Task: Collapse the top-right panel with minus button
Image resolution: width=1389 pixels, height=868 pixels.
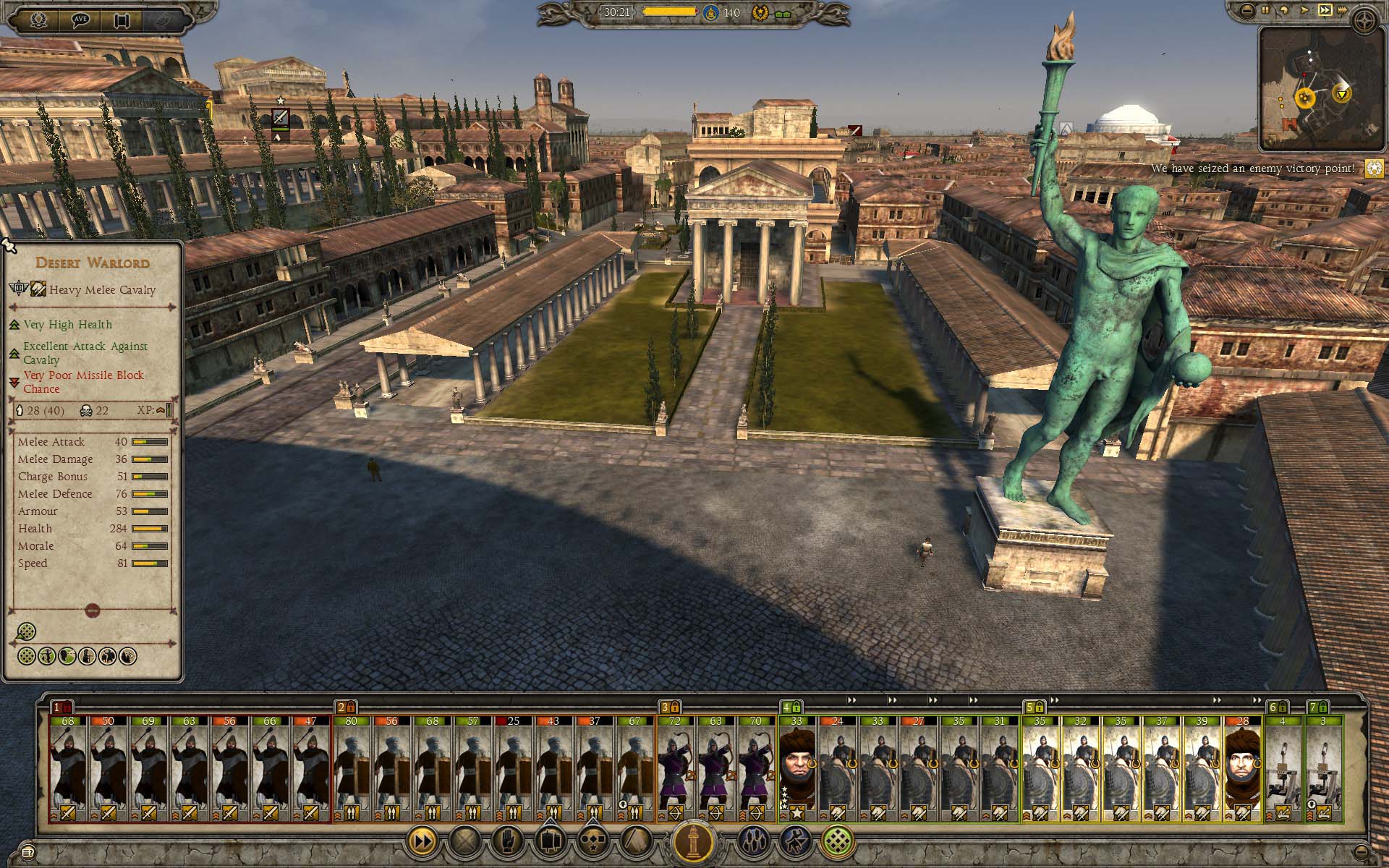Action: coord(1246,10)
